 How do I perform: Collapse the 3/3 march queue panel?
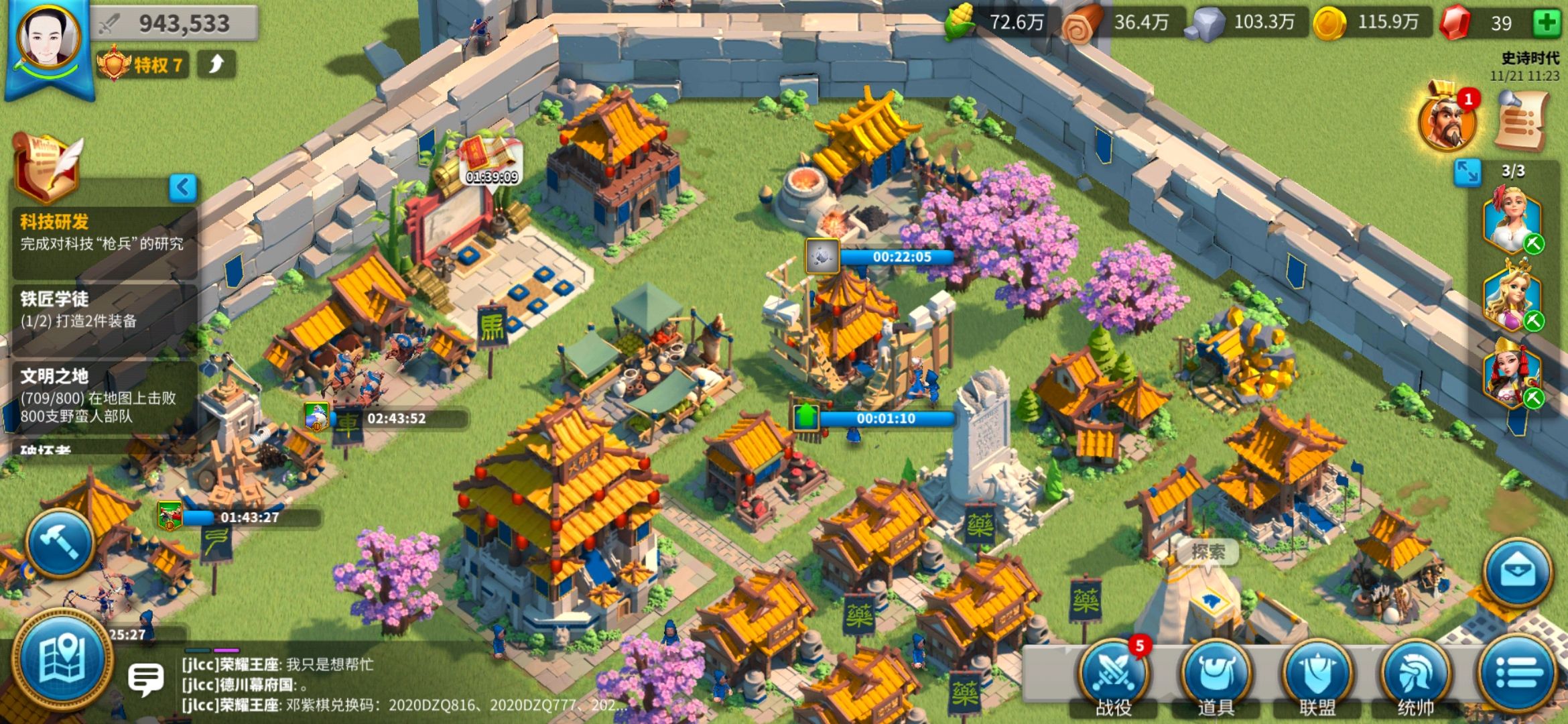[1467, 173]
